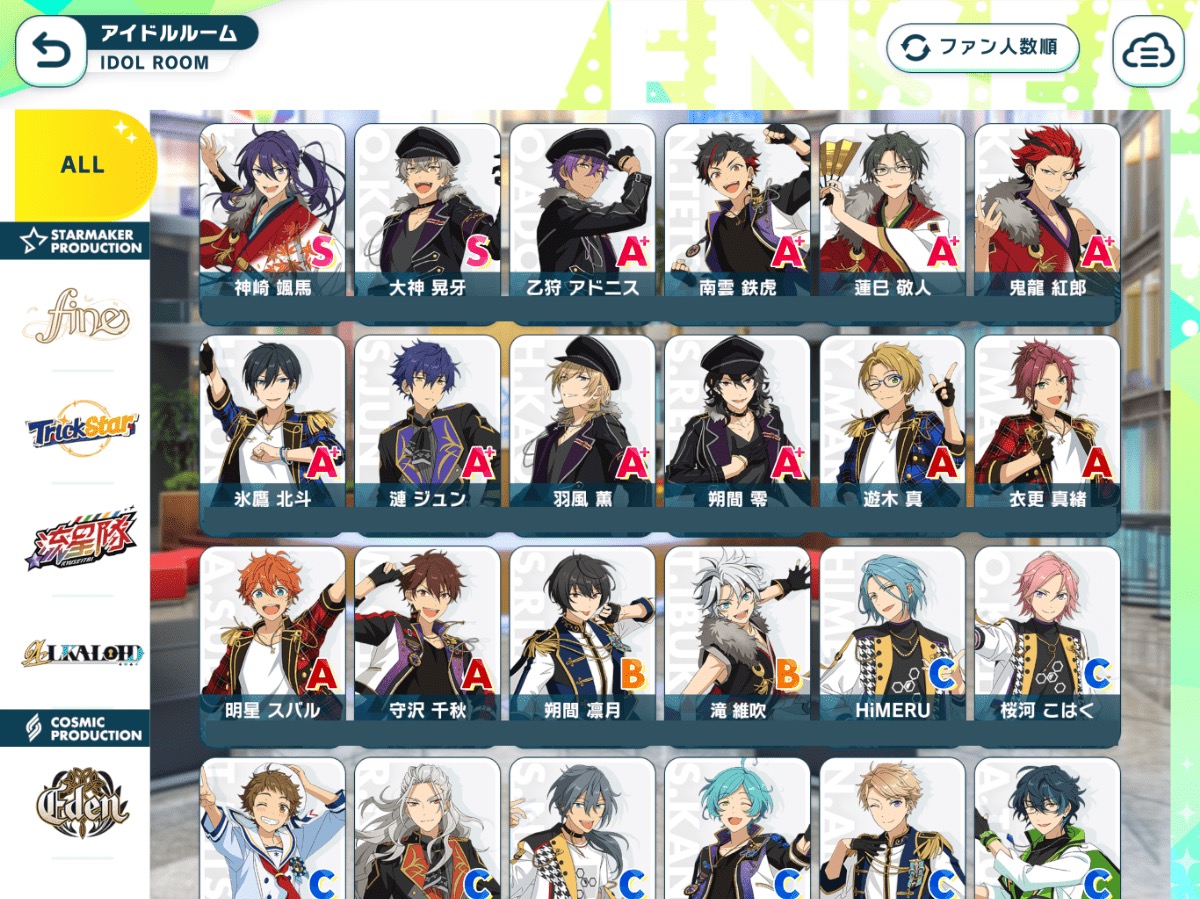
Task: Open 桜河 こはく's idol card
Action: pyautogui.click(x=1047, y=636)
